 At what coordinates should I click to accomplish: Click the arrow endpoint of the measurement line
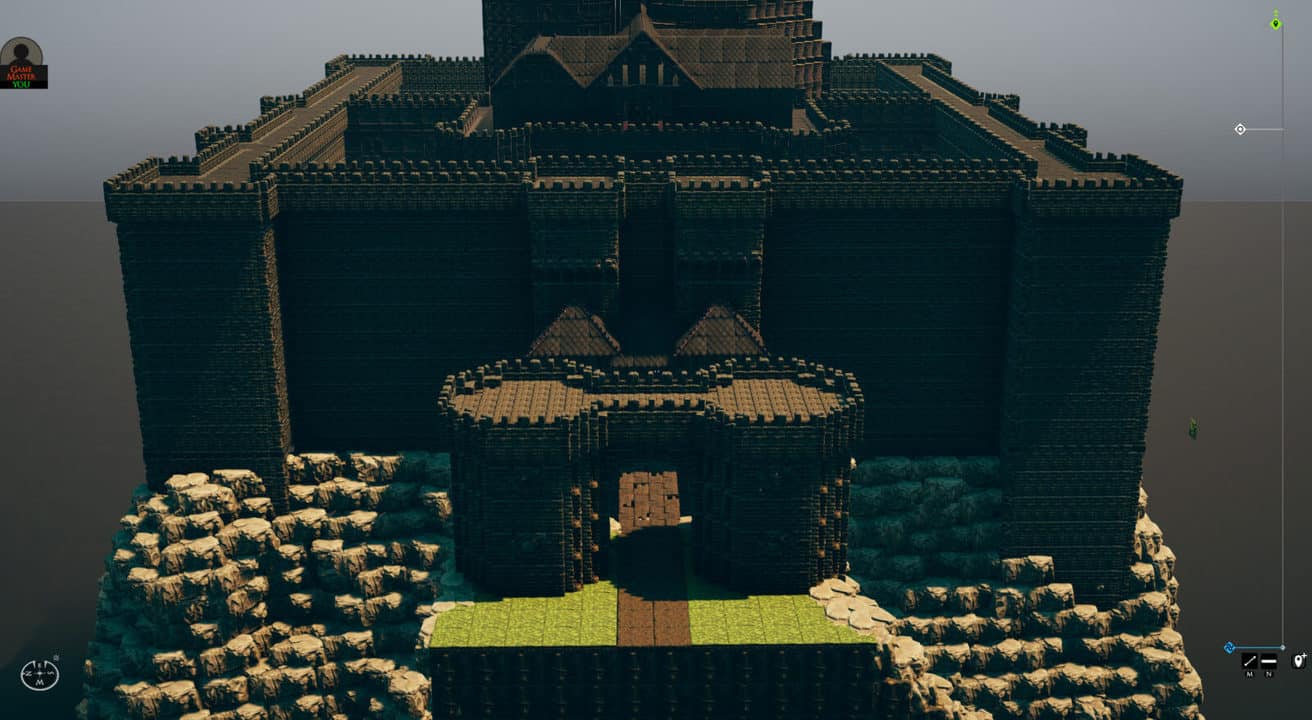point(1283,646)
